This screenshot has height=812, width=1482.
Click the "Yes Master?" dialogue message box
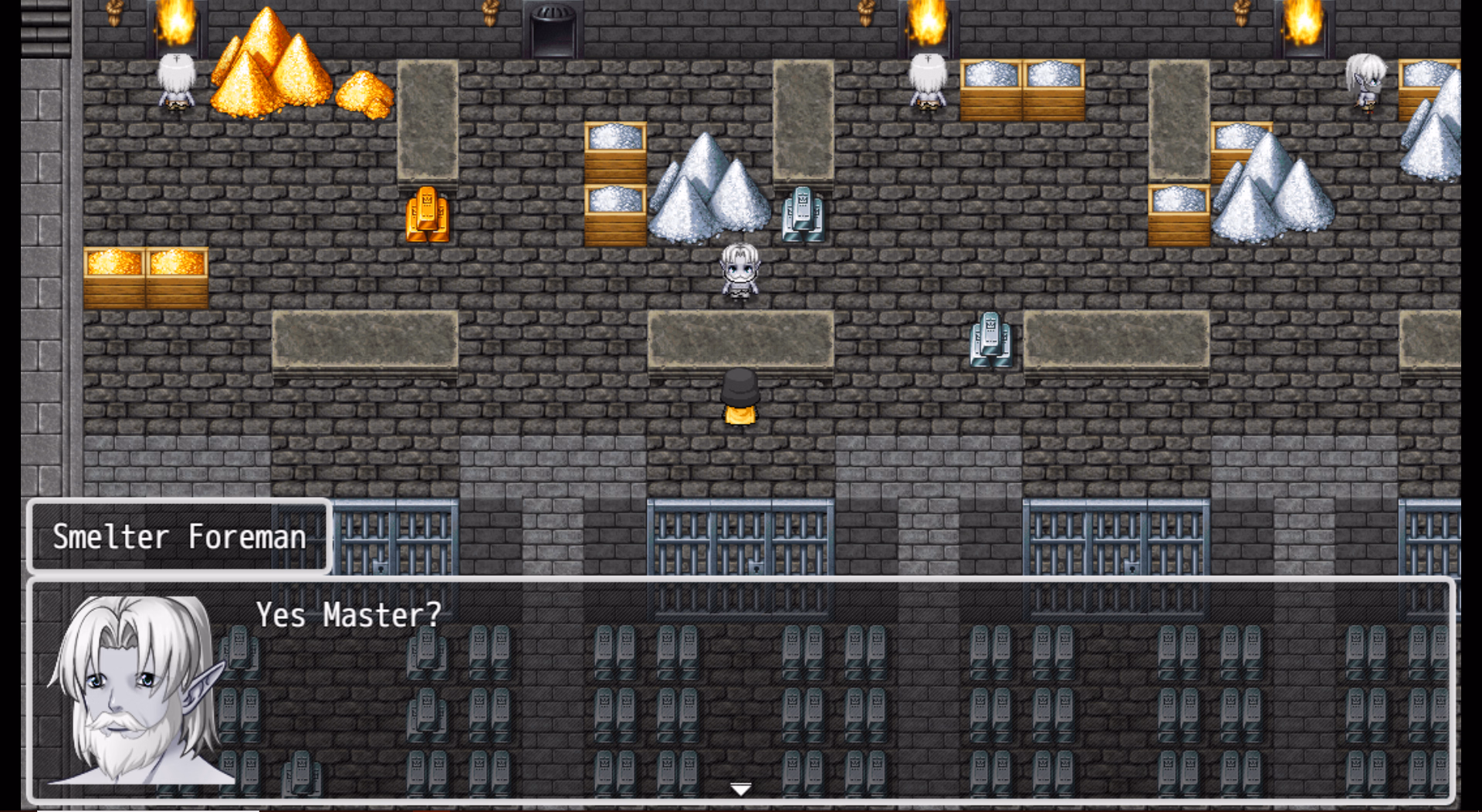(741, 689)
